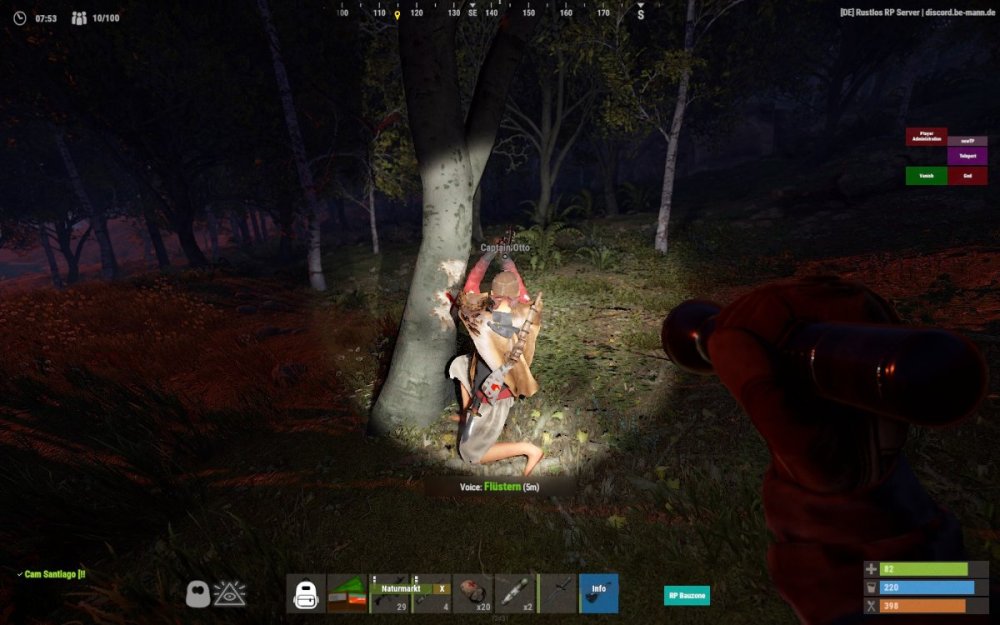
Task: Click the ghost mask icon
Action: coord(198,595)
